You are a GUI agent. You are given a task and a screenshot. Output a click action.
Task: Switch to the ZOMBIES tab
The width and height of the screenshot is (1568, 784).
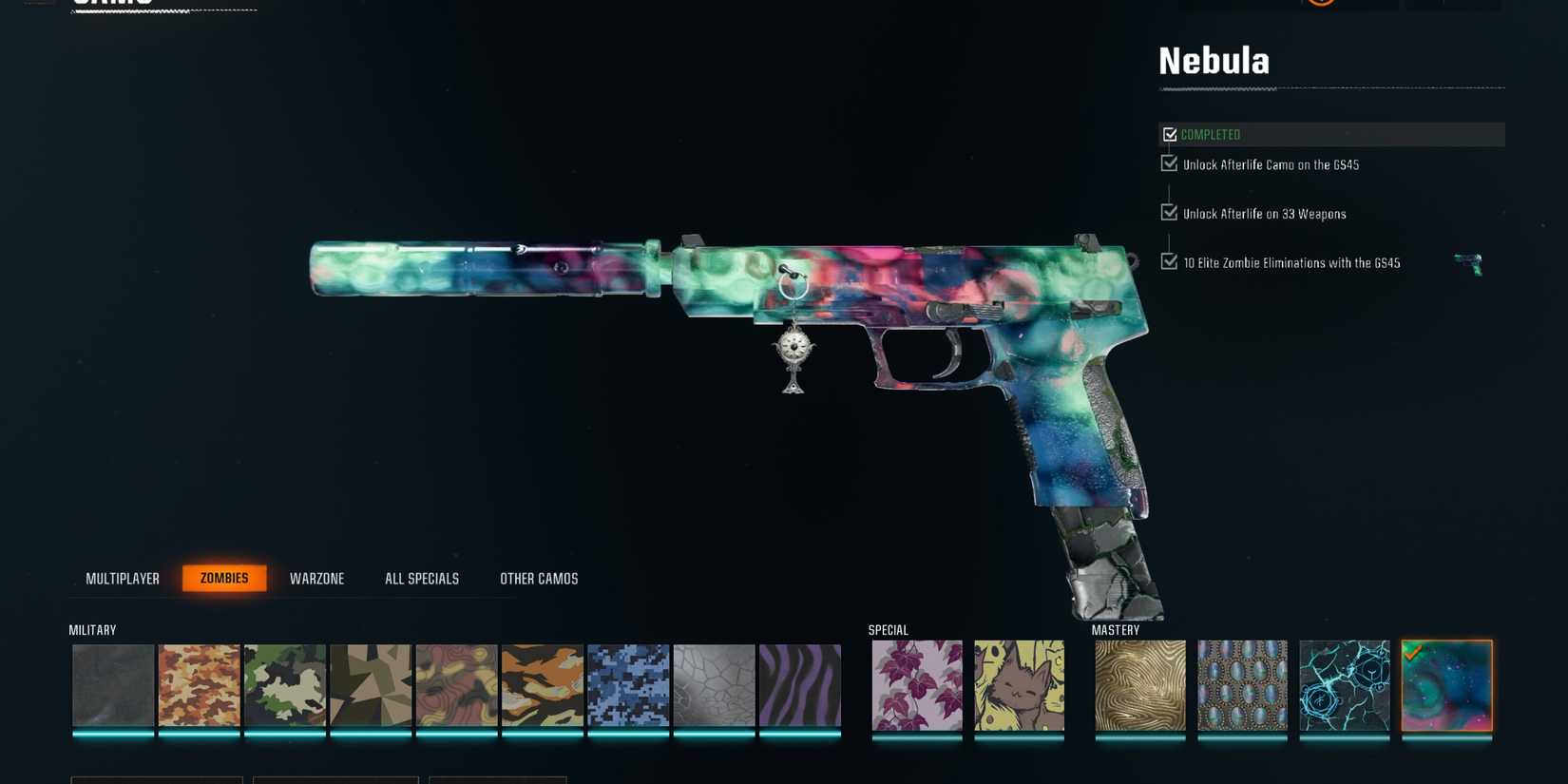pos(224,578)
